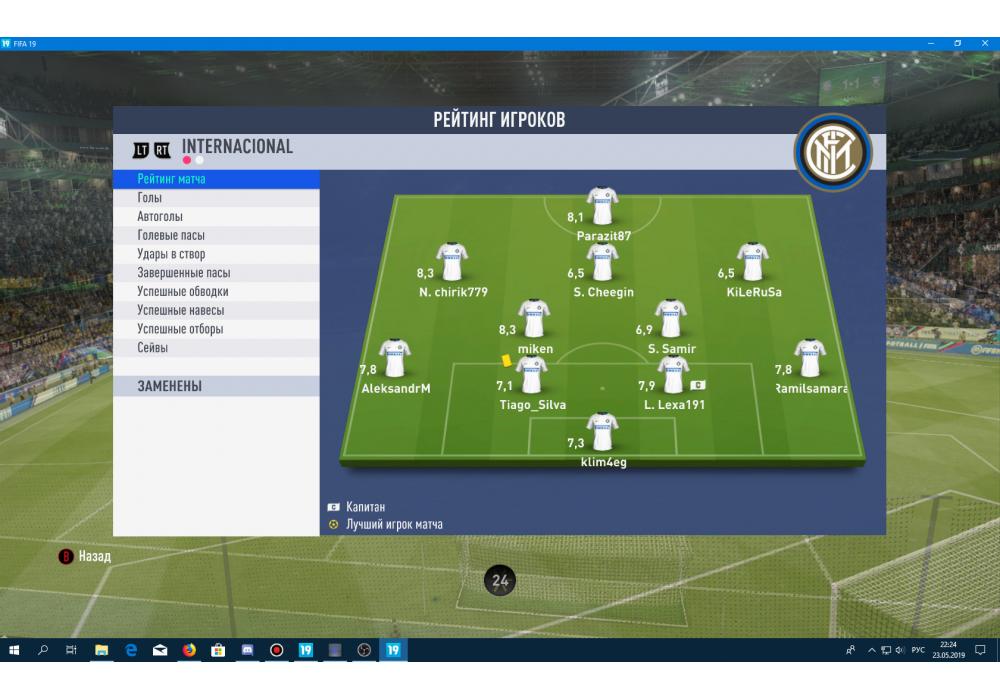The height and width of the screenshot is (700, 1000).
Task: Pick player N. chirik779 on the formation
Action: (453, 263)
